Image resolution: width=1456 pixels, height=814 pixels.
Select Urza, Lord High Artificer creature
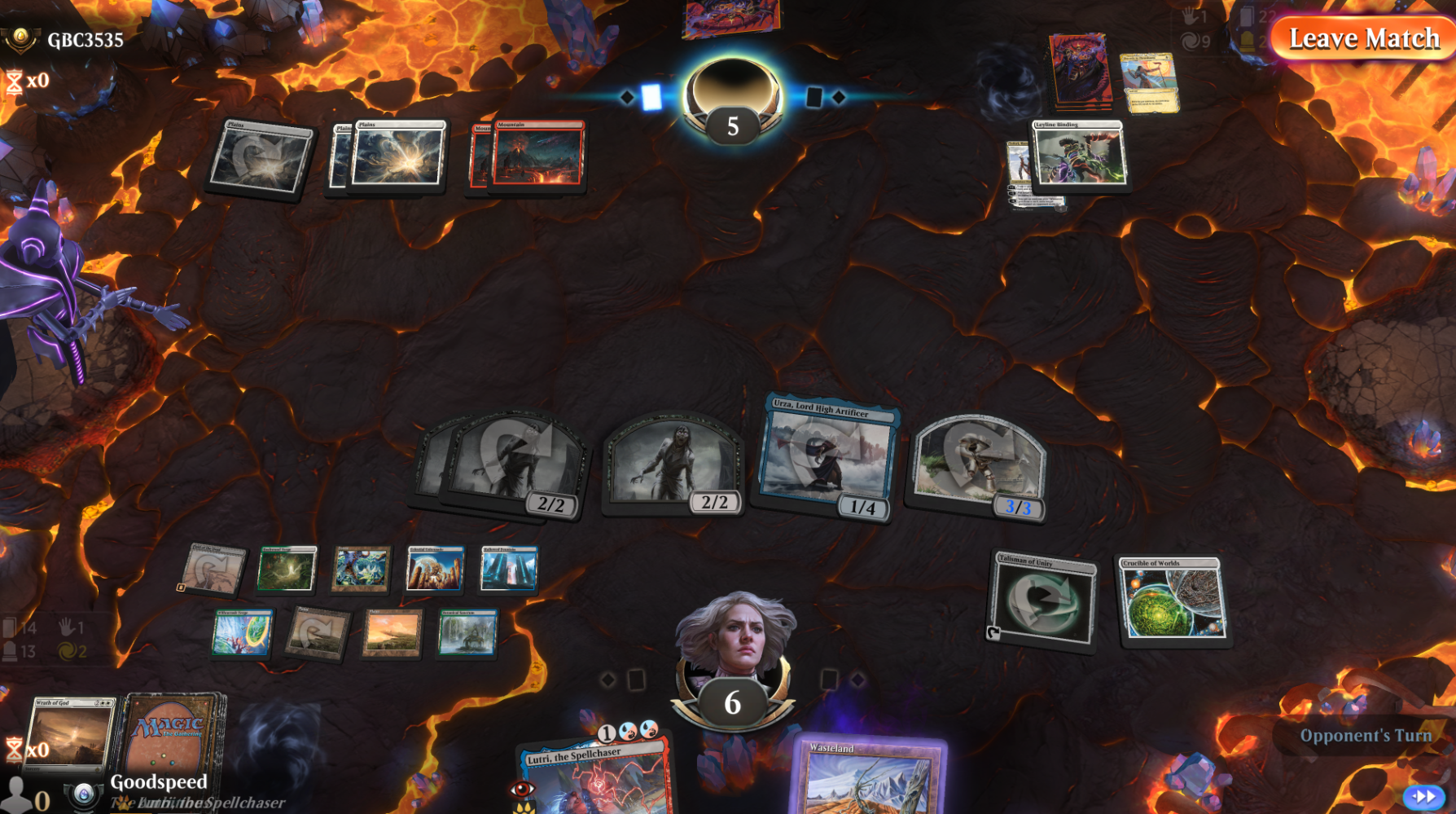tap(827, 457)
